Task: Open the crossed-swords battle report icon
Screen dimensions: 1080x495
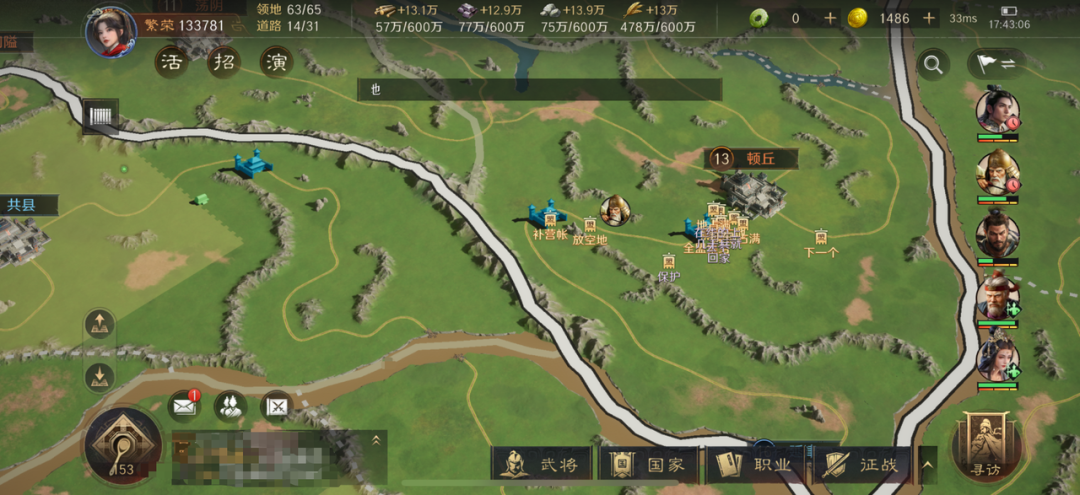Action: (277, 405)
